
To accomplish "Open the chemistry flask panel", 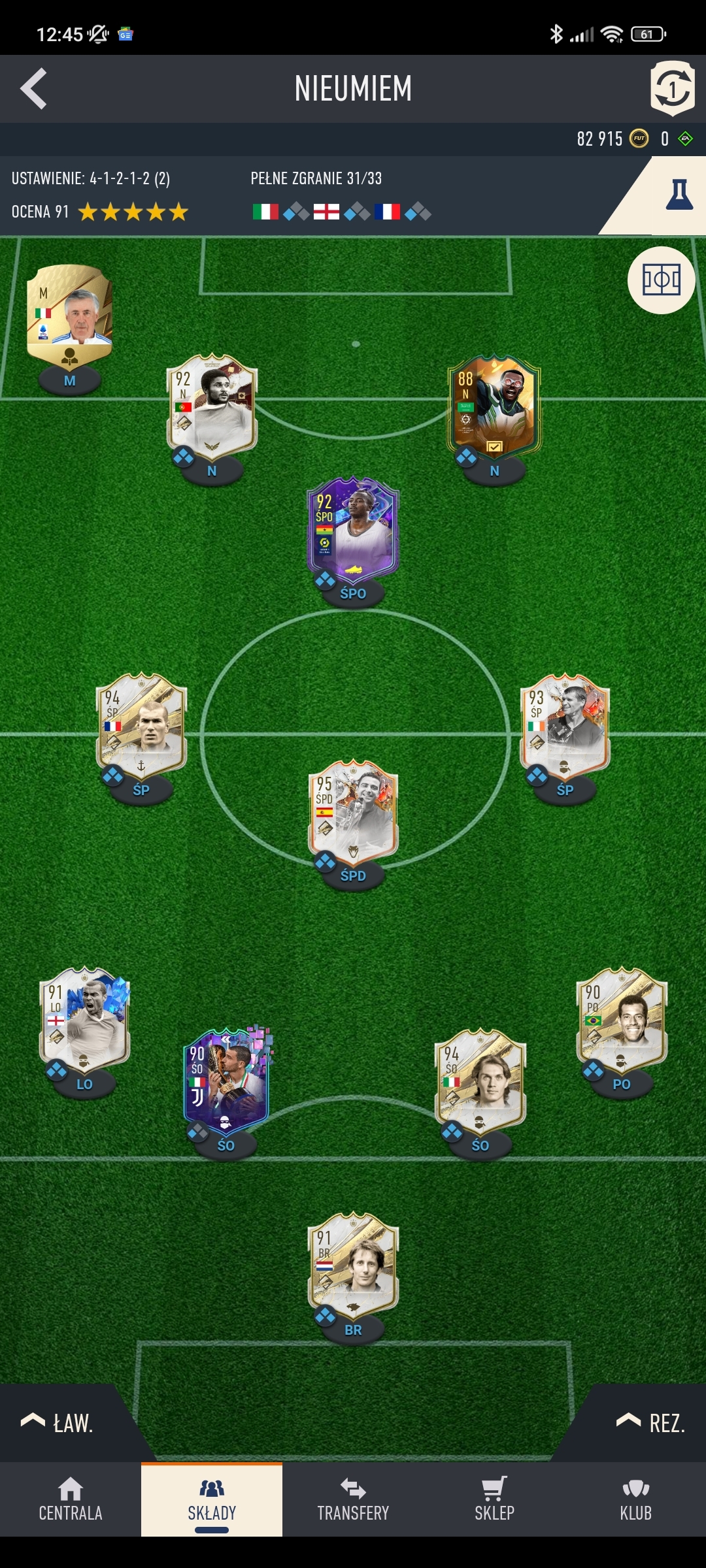I will (679, 195).
